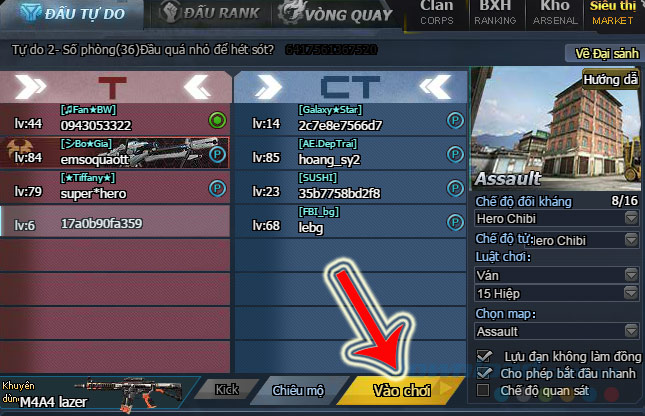Screen dimensions: 645x416
Task: Click the Kick button
Action: point(227,390)
